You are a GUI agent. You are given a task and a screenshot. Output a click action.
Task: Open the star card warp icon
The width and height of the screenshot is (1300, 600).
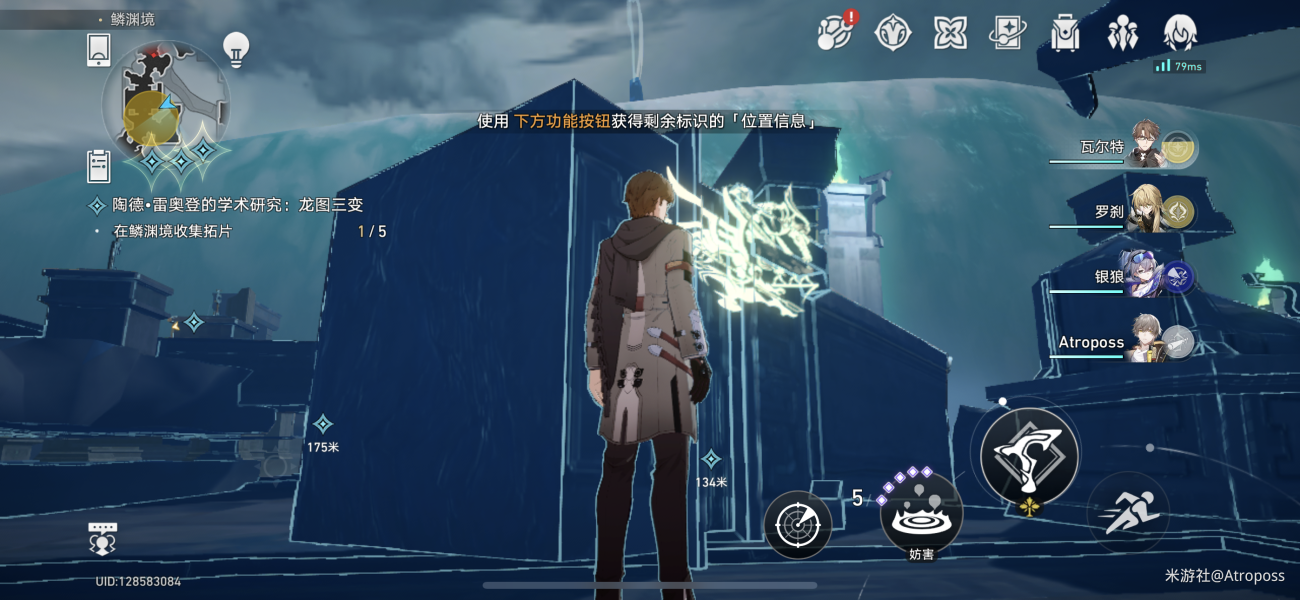click(1007, 33)
